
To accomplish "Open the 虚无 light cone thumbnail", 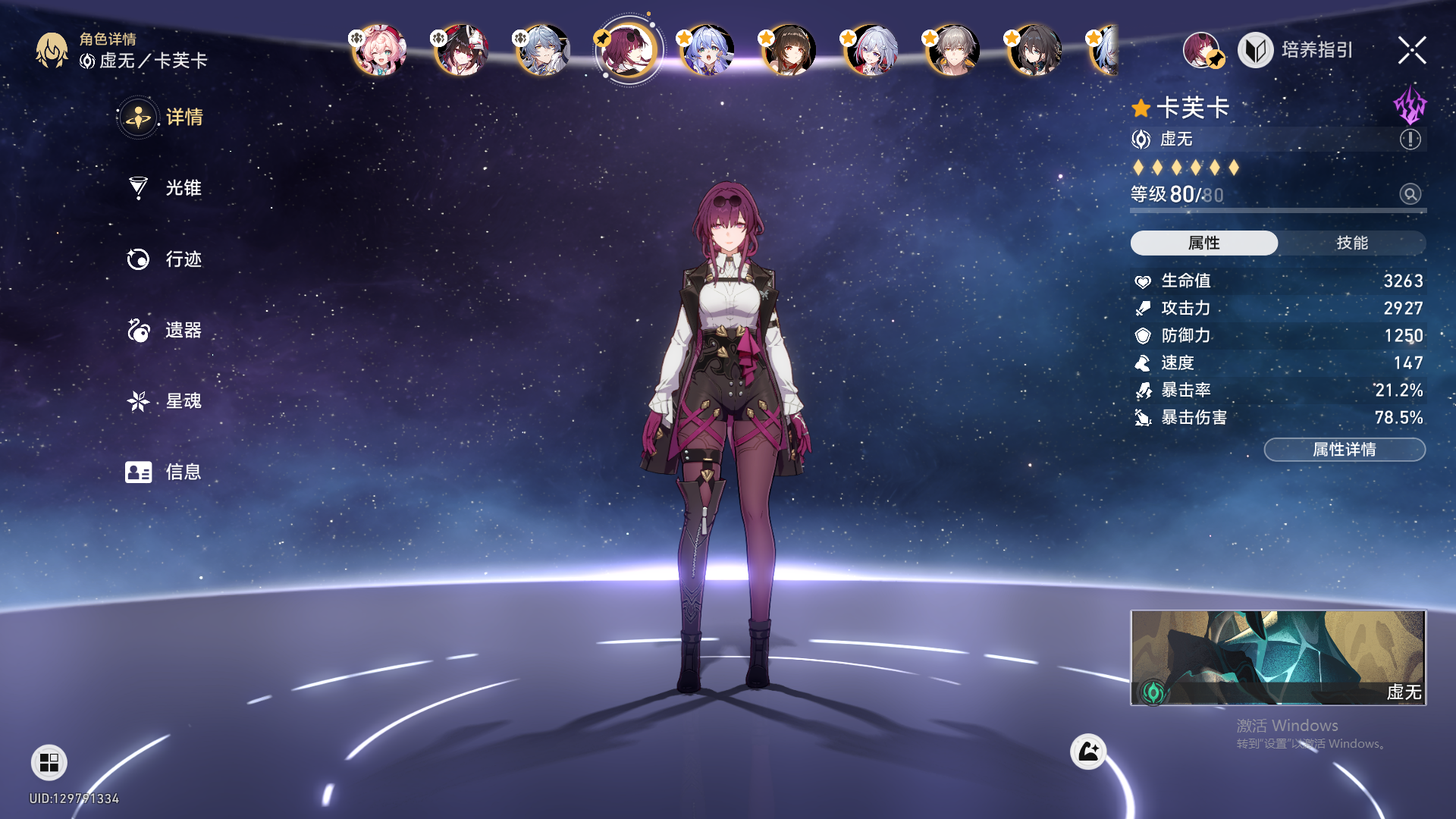I will coord(1278,657).
